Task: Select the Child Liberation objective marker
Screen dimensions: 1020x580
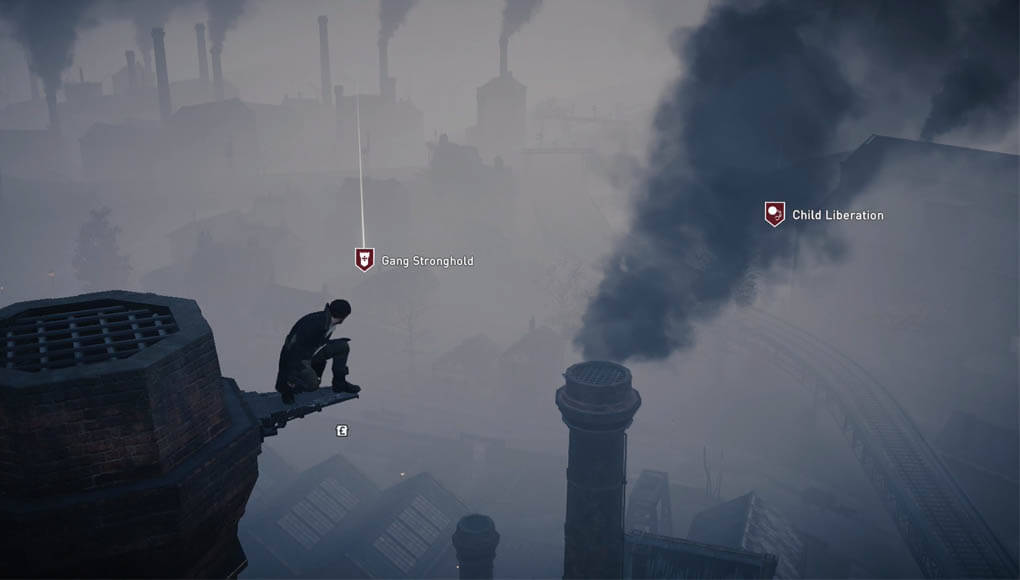Action: (775, 214)
